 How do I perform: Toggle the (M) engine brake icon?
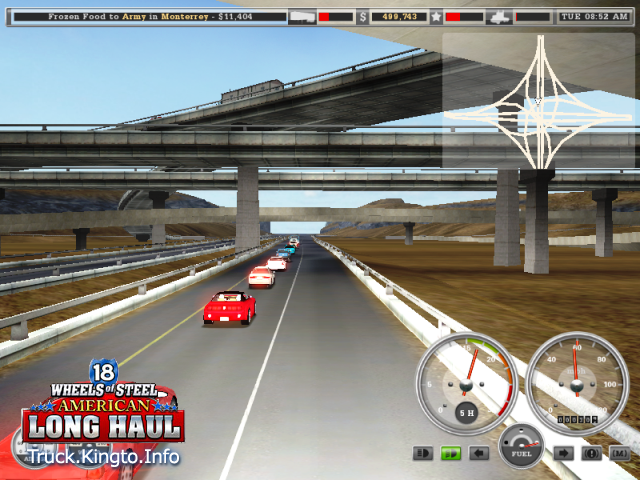pos(619,453)
